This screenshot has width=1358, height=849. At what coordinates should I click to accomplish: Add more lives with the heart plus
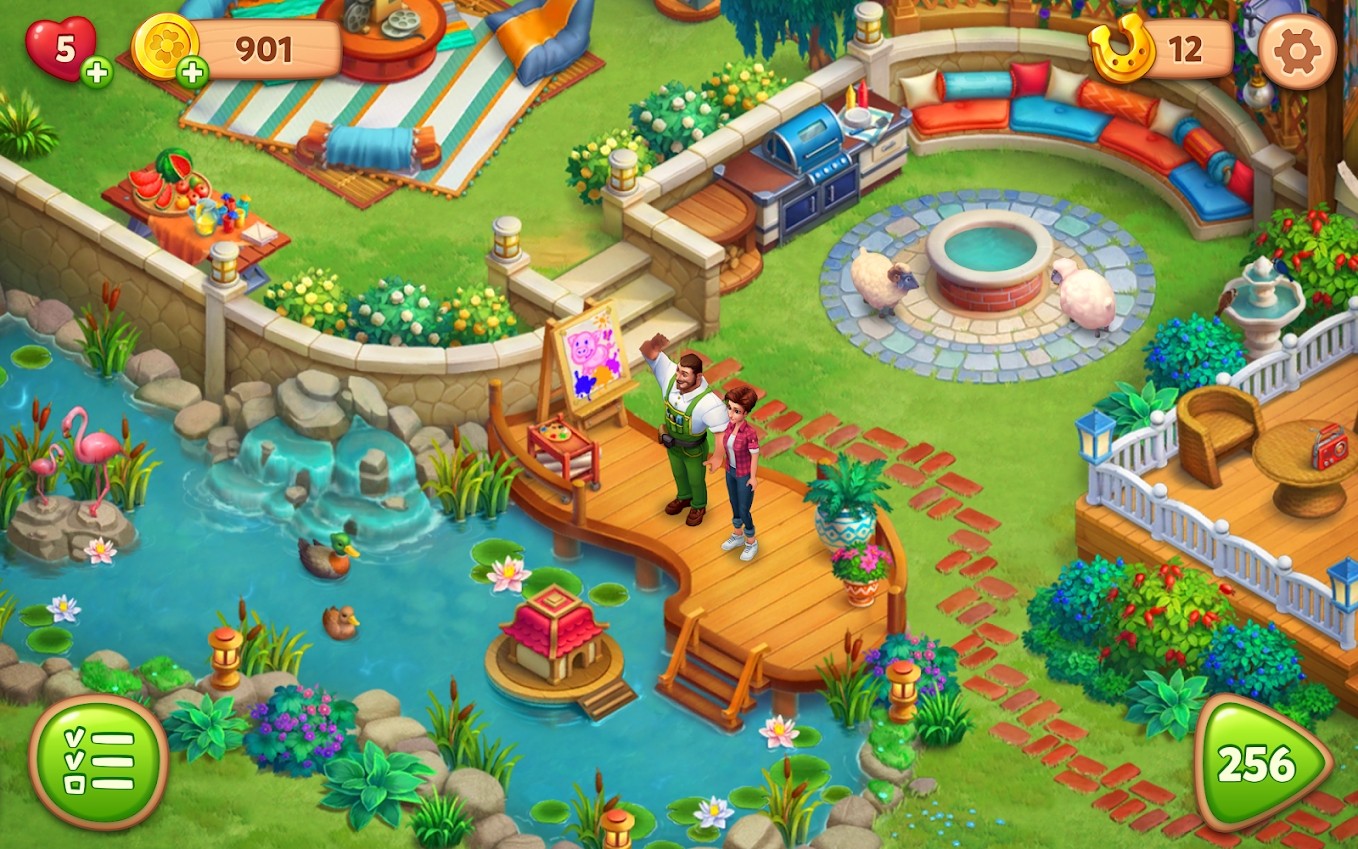96,72
